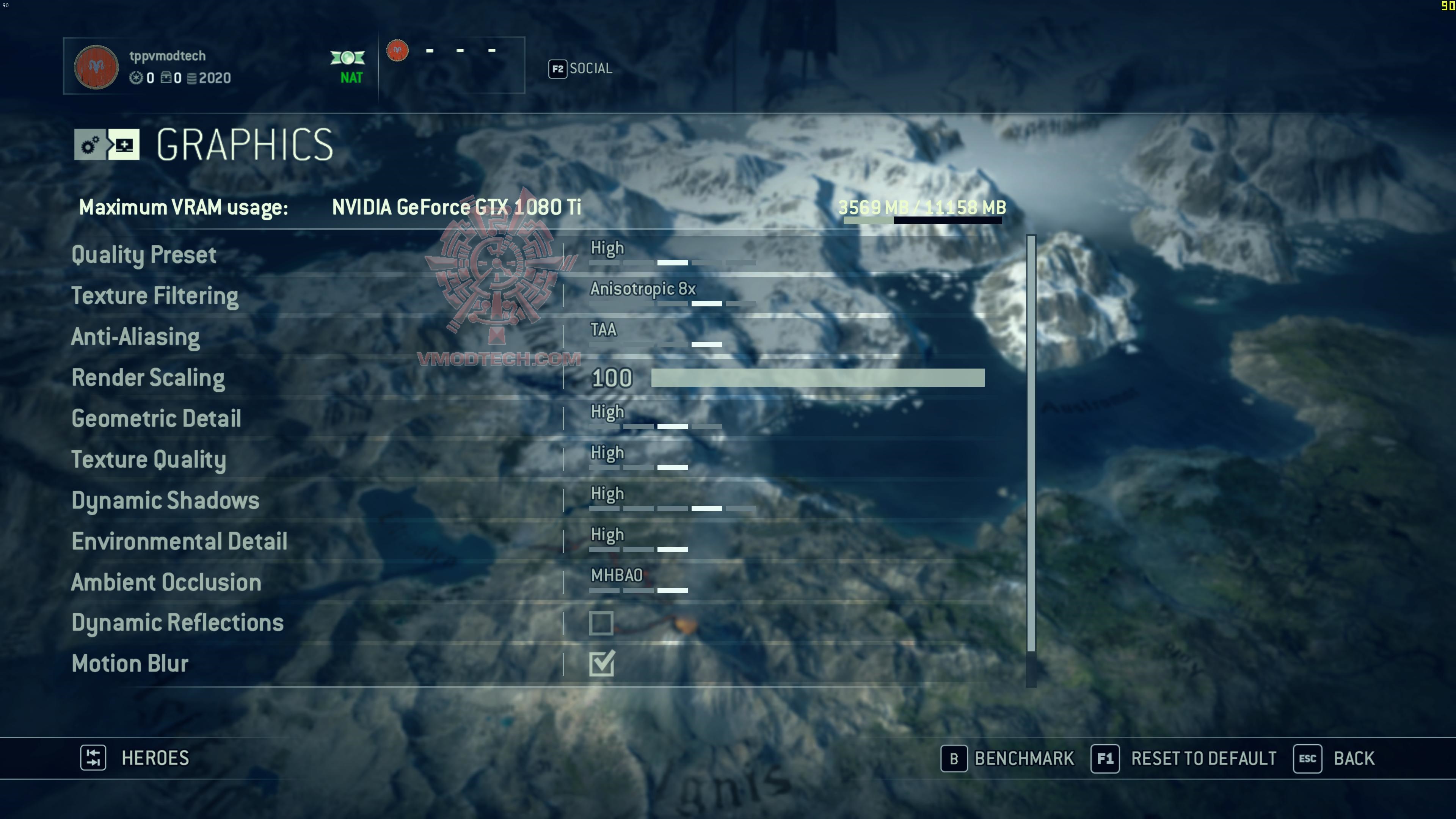
Task: Toggle the Dynamic Reflections checkbox
Action: (x=601, y=623)
